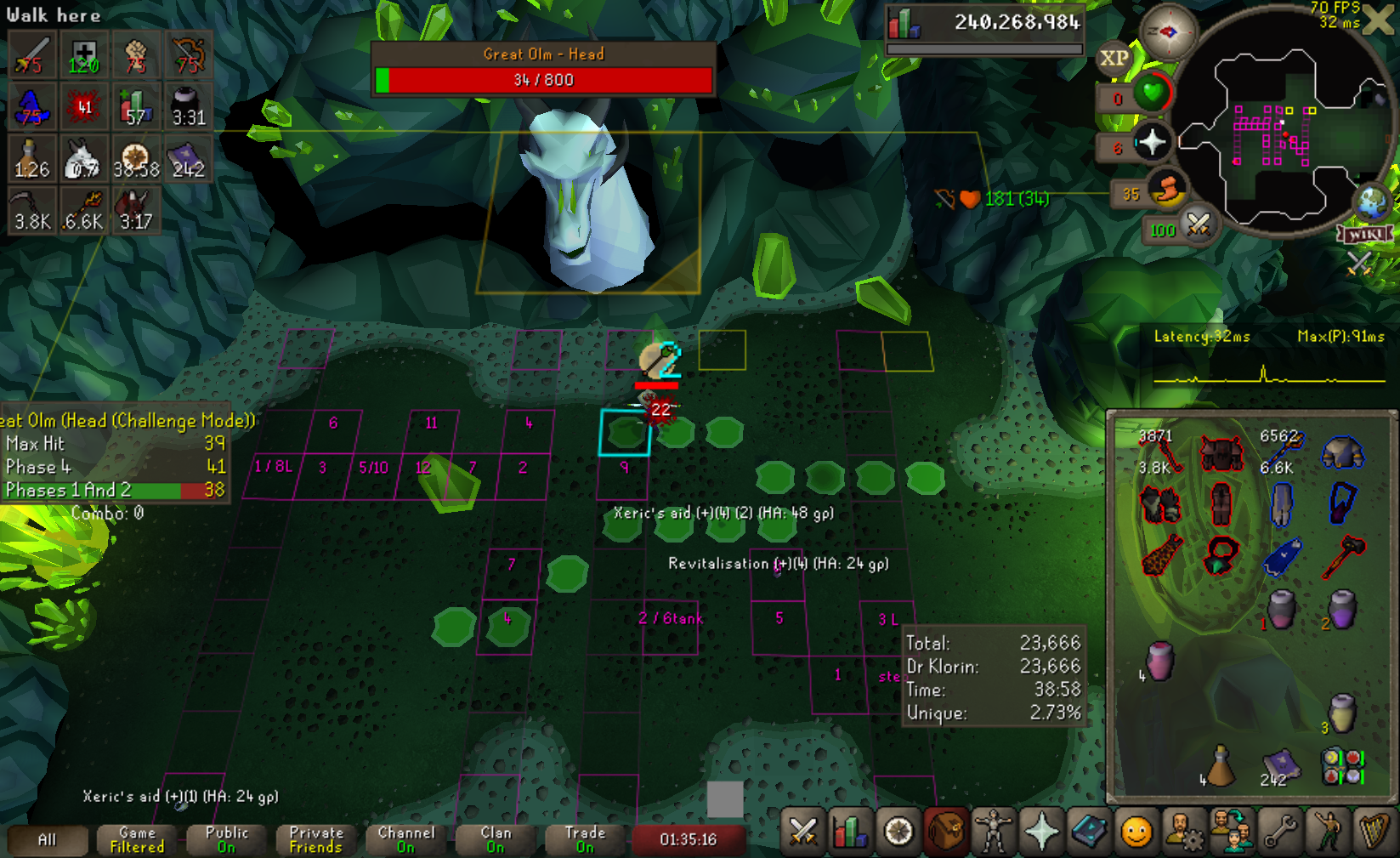
Task: Open the Combat Options tab
Action: (802, 832)
